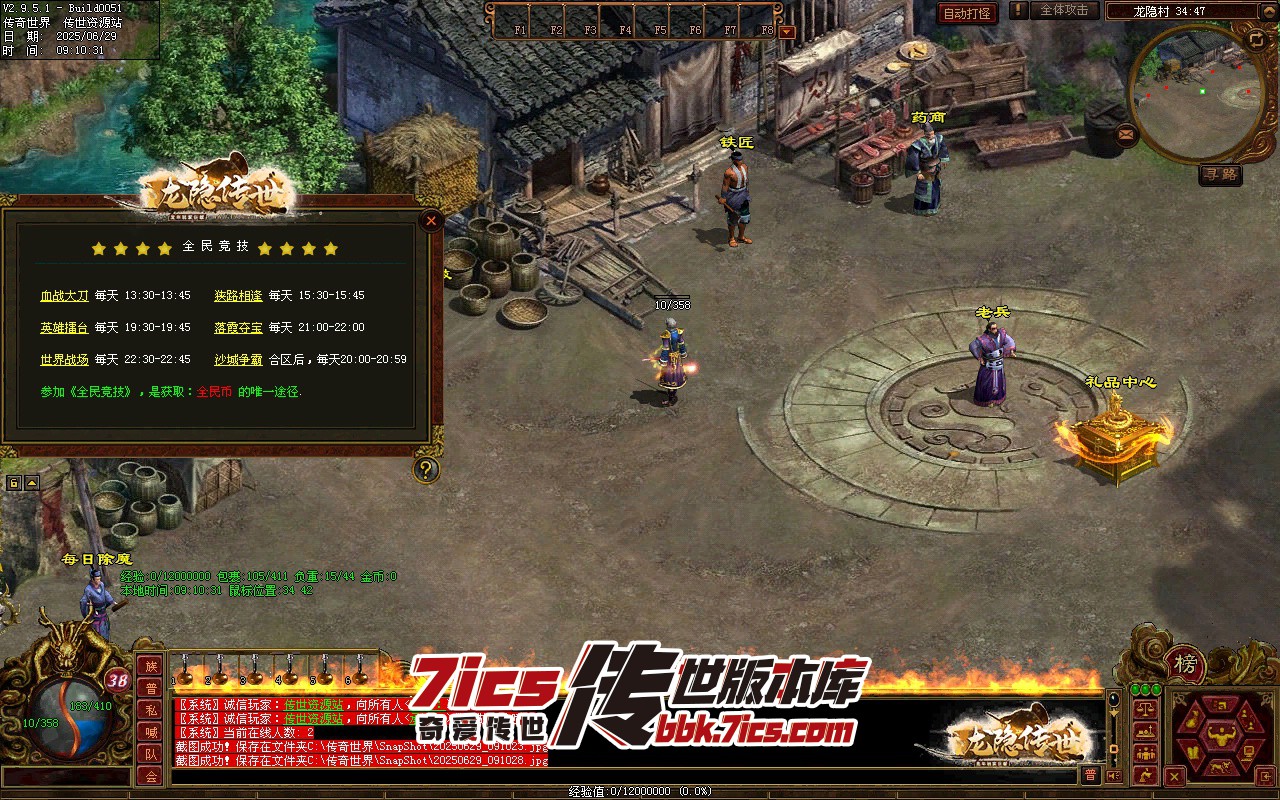
Task: Open the muscular figure character icon
Action: tap(1220, 741)
